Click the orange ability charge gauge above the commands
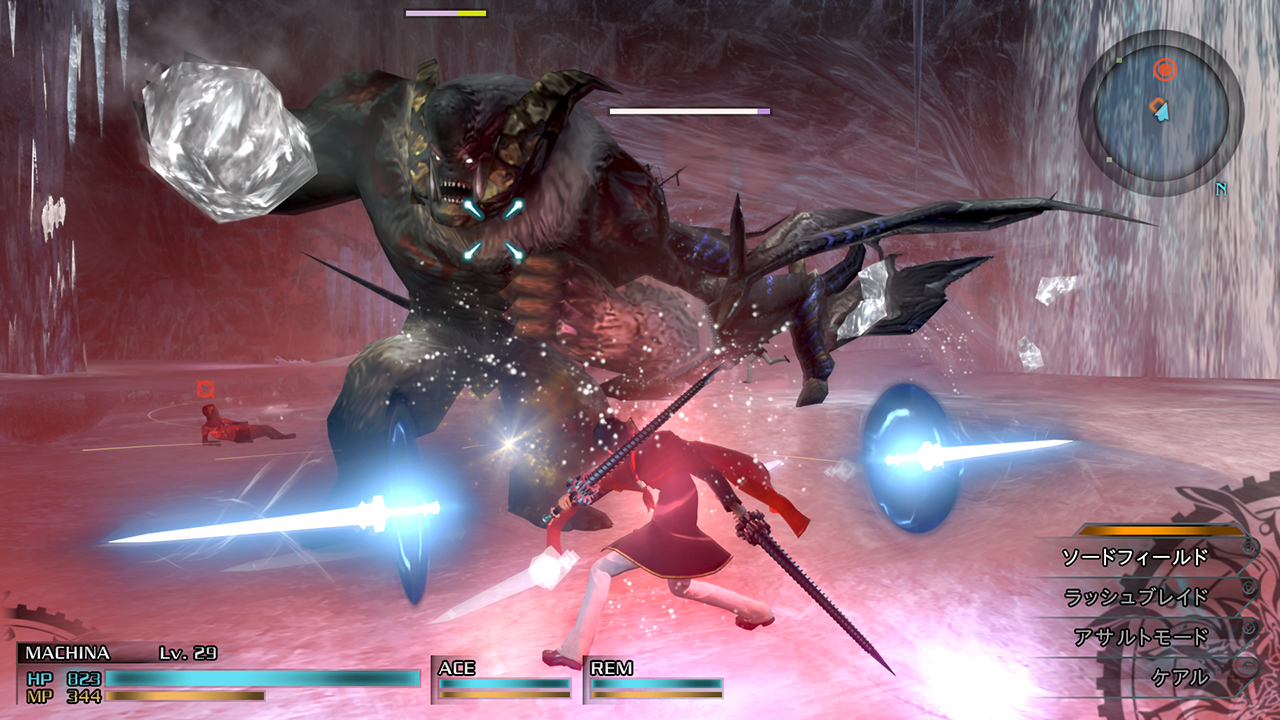The height and width of the screenshot is (720, 1280). [x=1161, y=530]
